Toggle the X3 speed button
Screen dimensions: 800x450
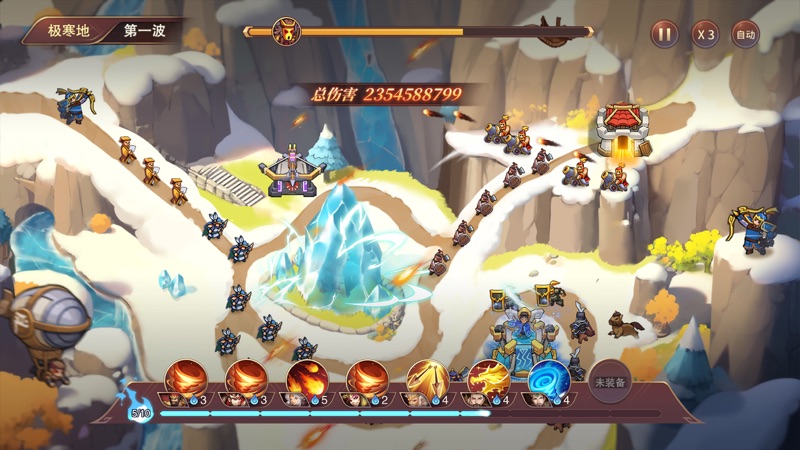[x=705, y=34]
